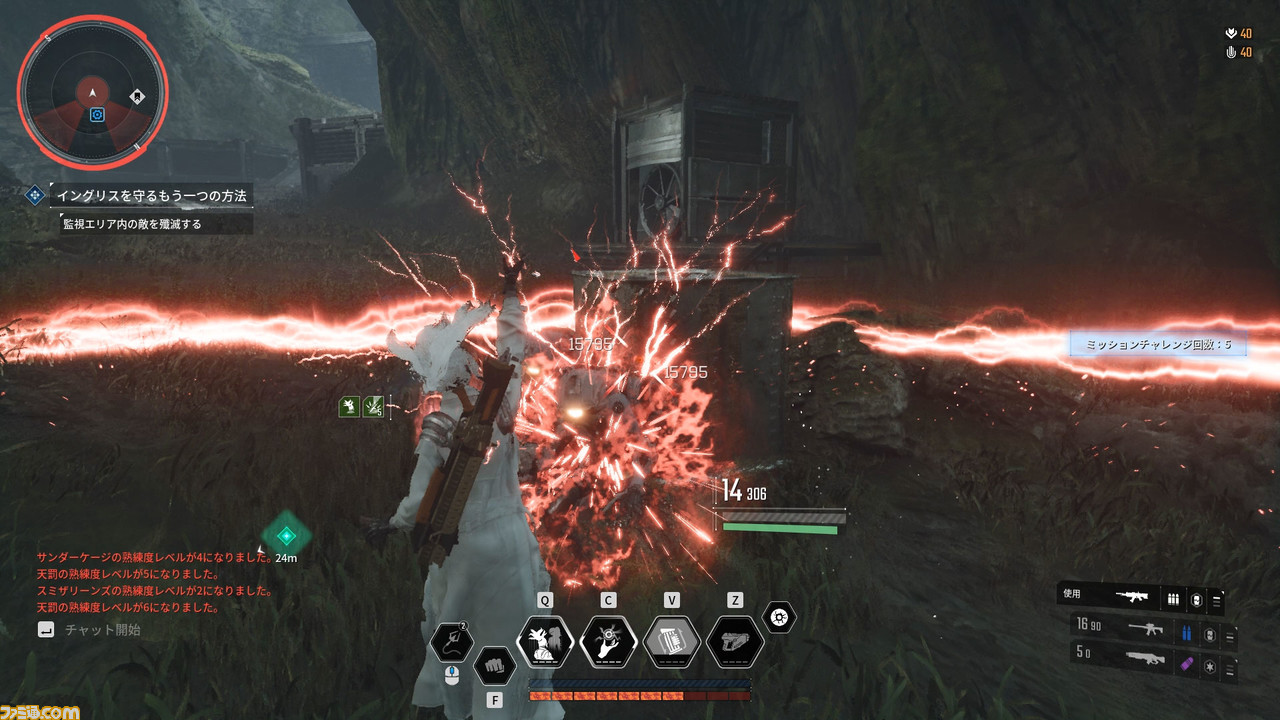
Task: Select the equipped assault rifle weapon slot
Action: 1135,597
